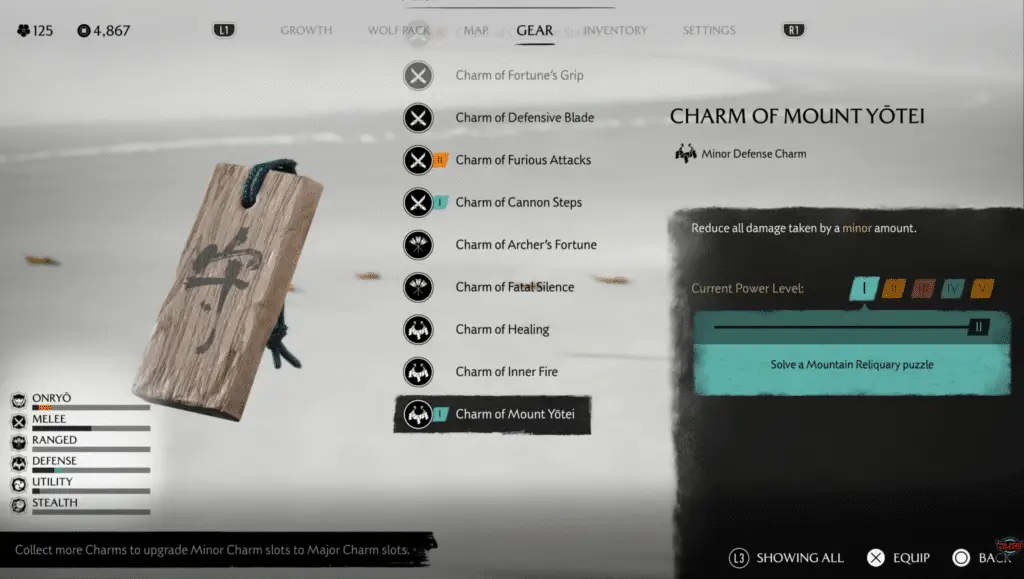
Task: Select Charm of Fortune's Grip
Action: coord(518,75)
